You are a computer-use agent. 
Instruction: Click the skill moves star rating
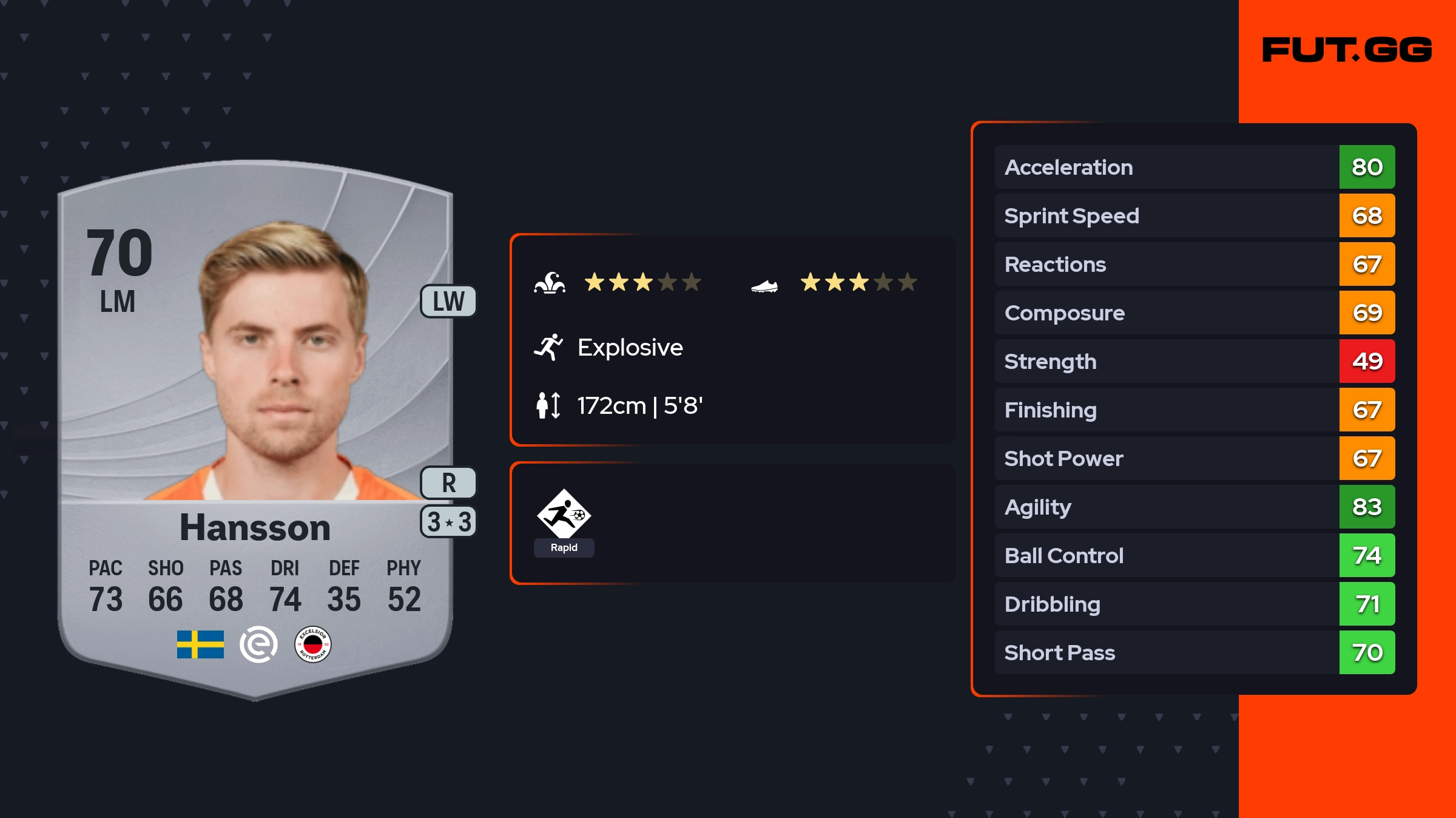pos(642,282)
